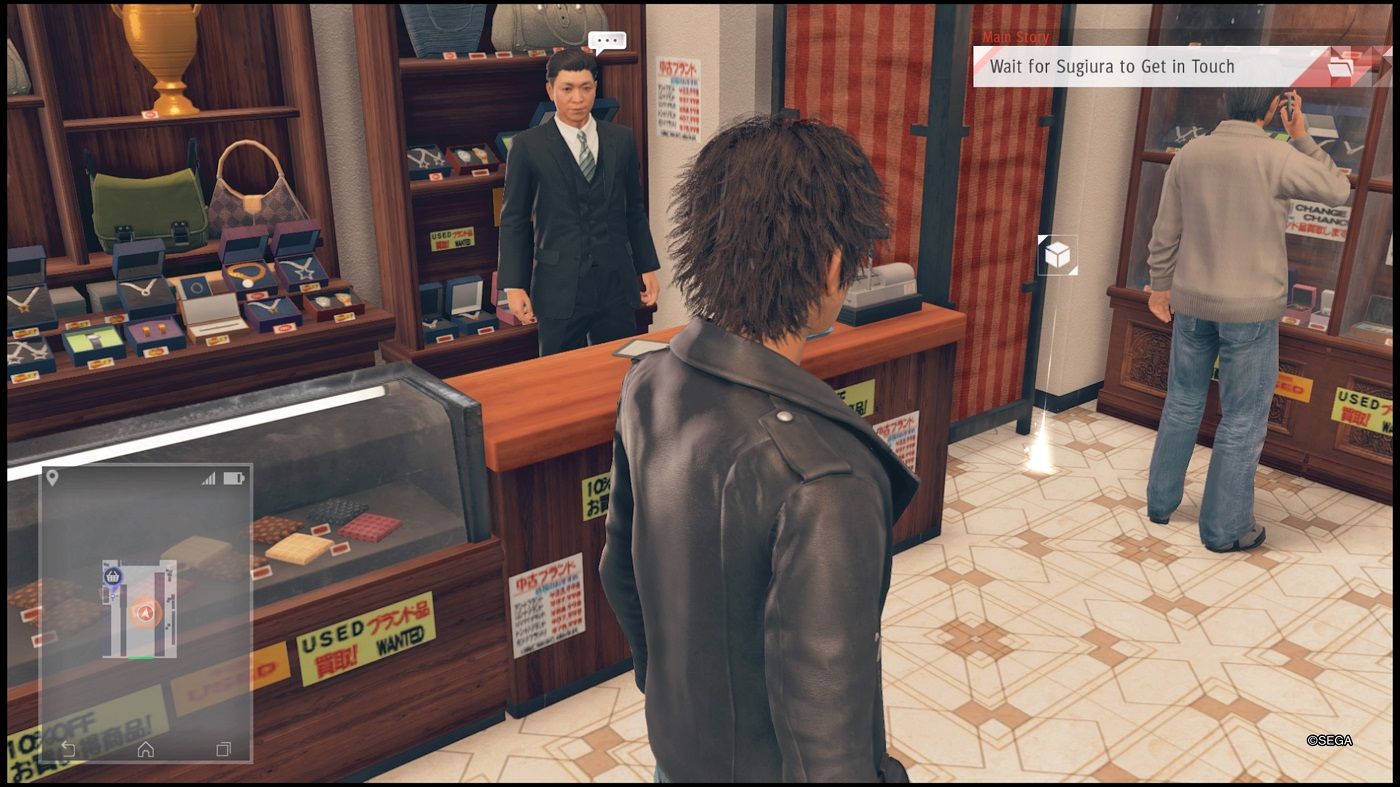1400x787 pixels.
Task: Click the orange player arrow on the minimap
Action: [x=146, y=612]
